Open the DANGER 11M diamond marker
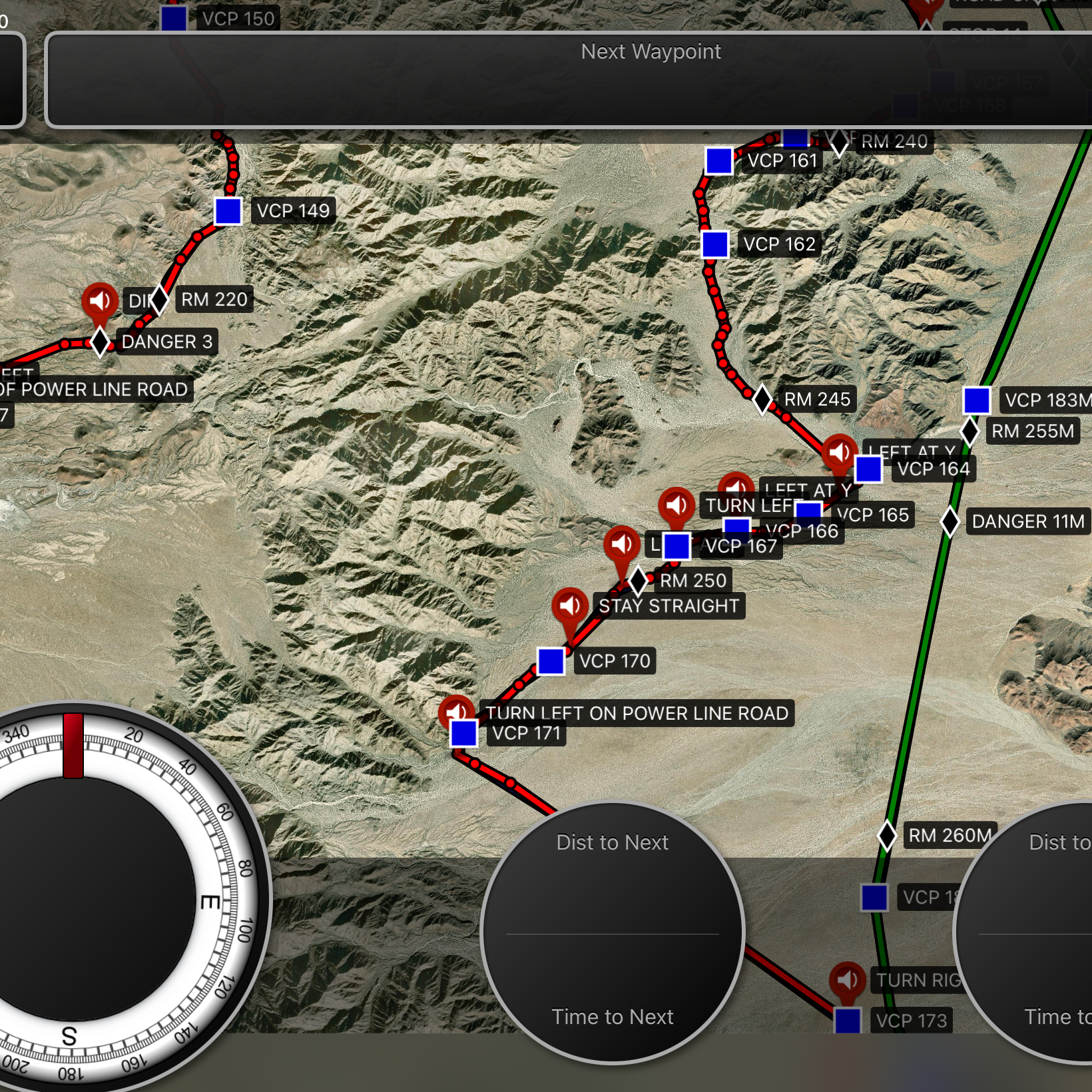The image size is (1092, 1092). [x=950, y=521]
